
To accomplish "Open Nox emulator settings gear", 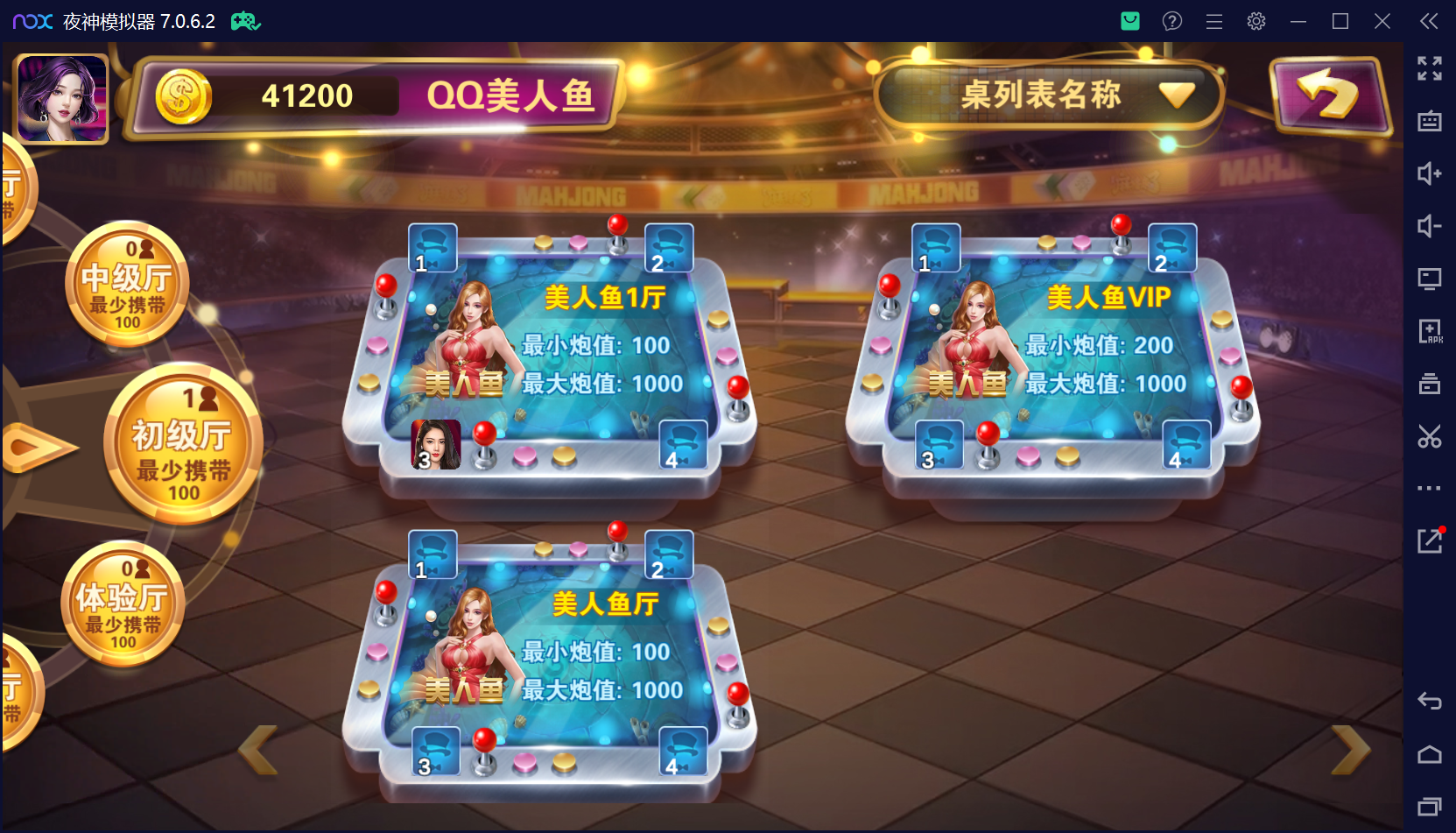I will coord(1256,21).
